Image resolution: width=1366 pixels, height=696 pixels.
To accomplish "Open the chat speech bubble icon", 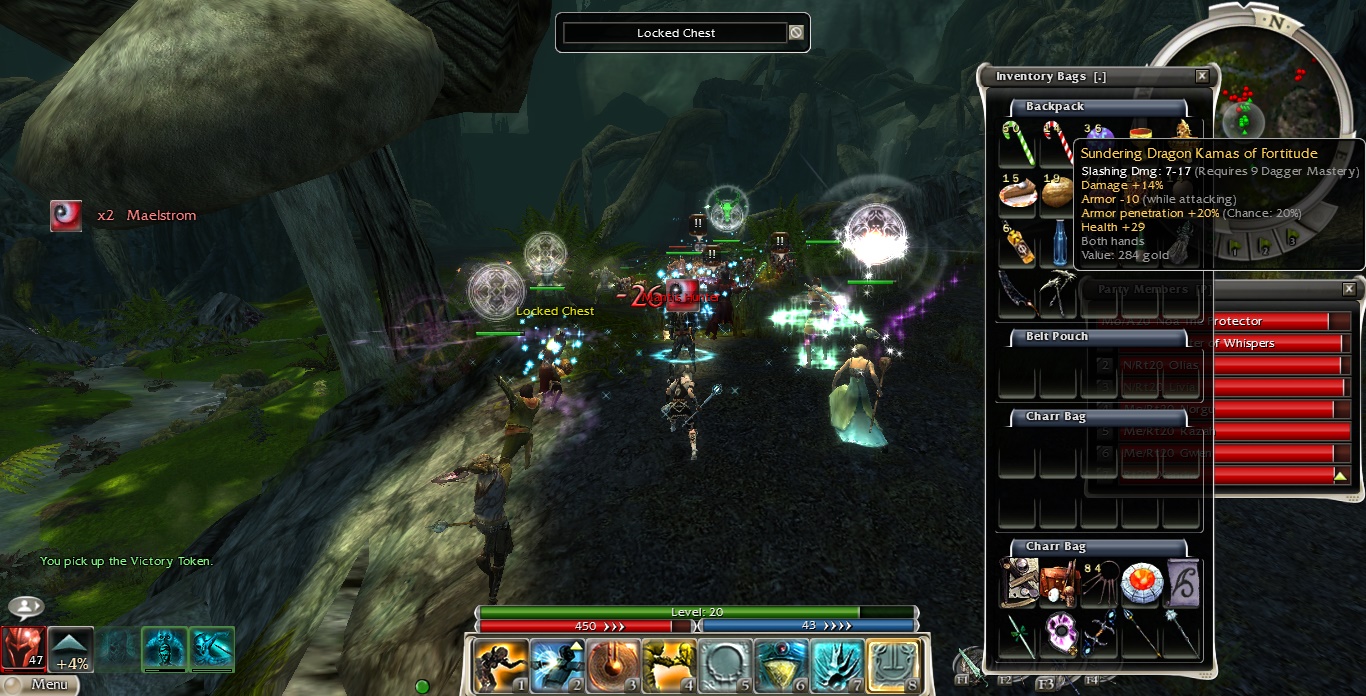I will coord(26,607).
